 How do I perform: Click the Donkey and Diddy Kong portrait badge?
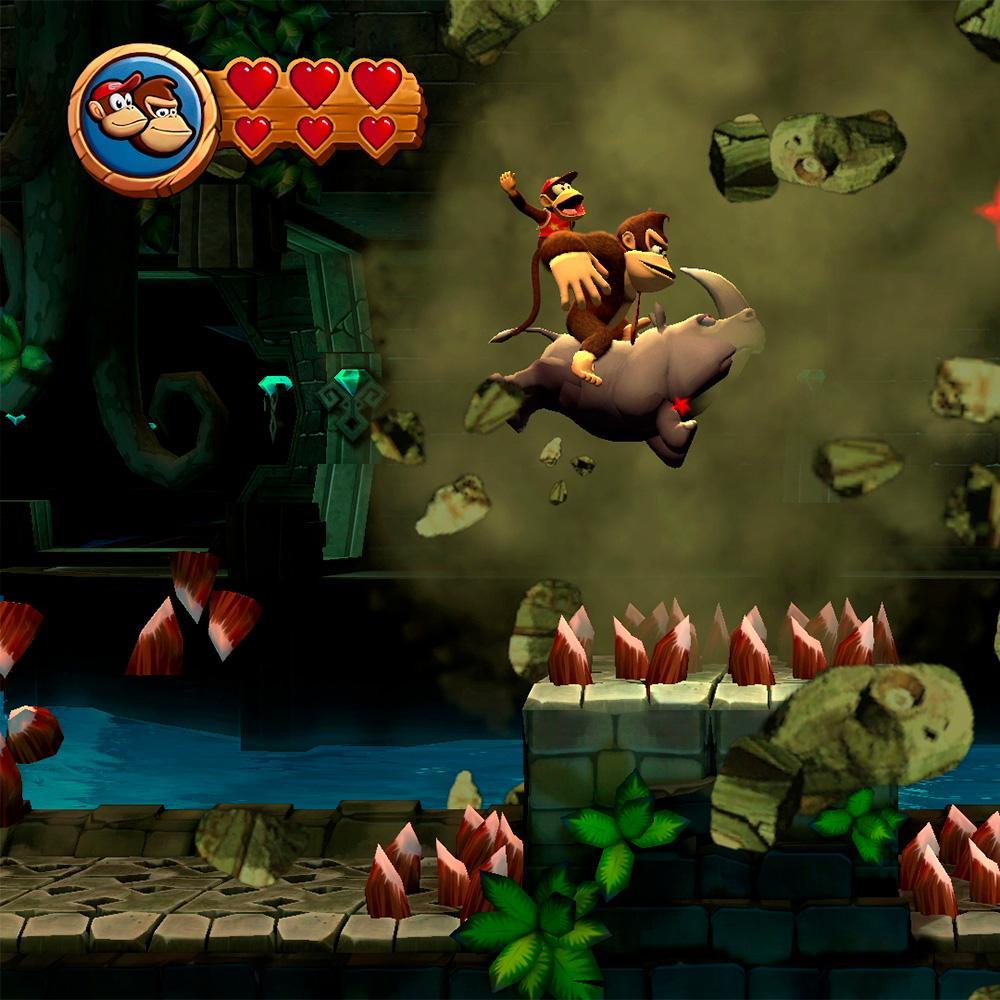pyautogui.click(x=142, y=118)
